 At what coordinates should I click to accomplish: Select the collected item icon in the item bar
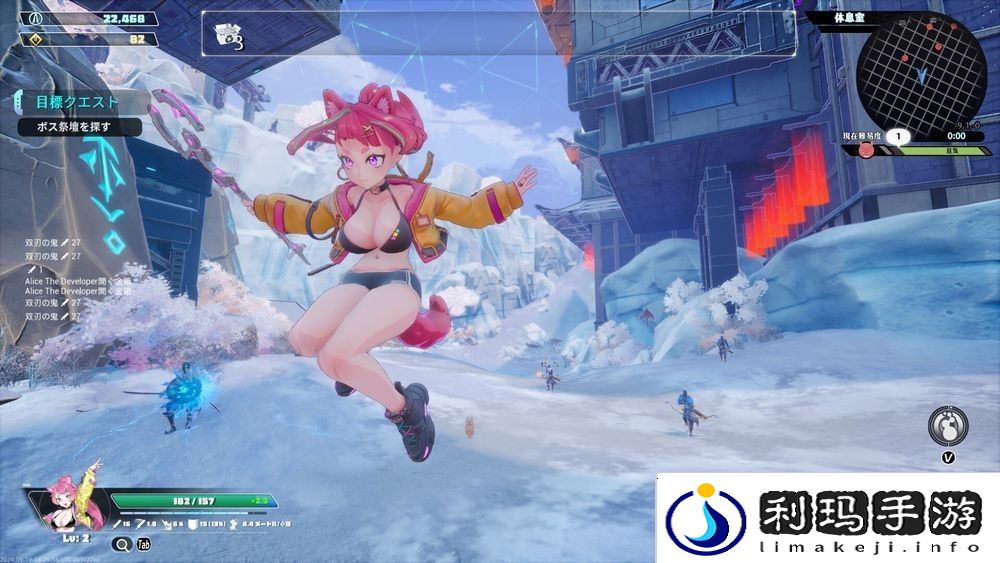click(228, 37)
